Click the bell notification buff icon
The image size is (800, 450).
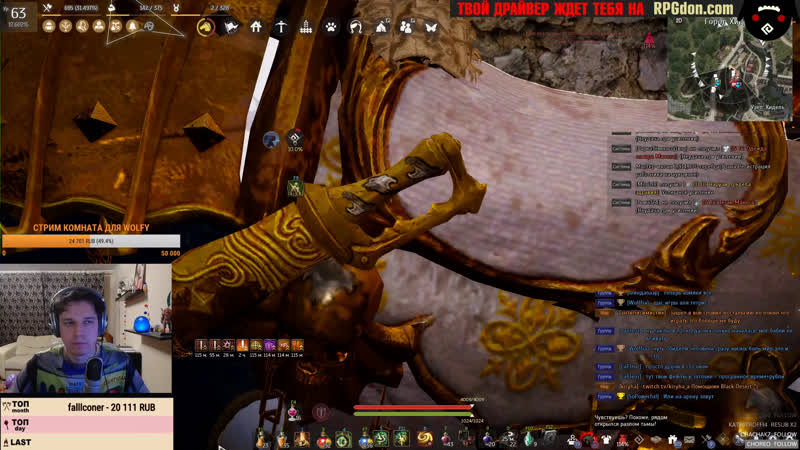(133, 27)
